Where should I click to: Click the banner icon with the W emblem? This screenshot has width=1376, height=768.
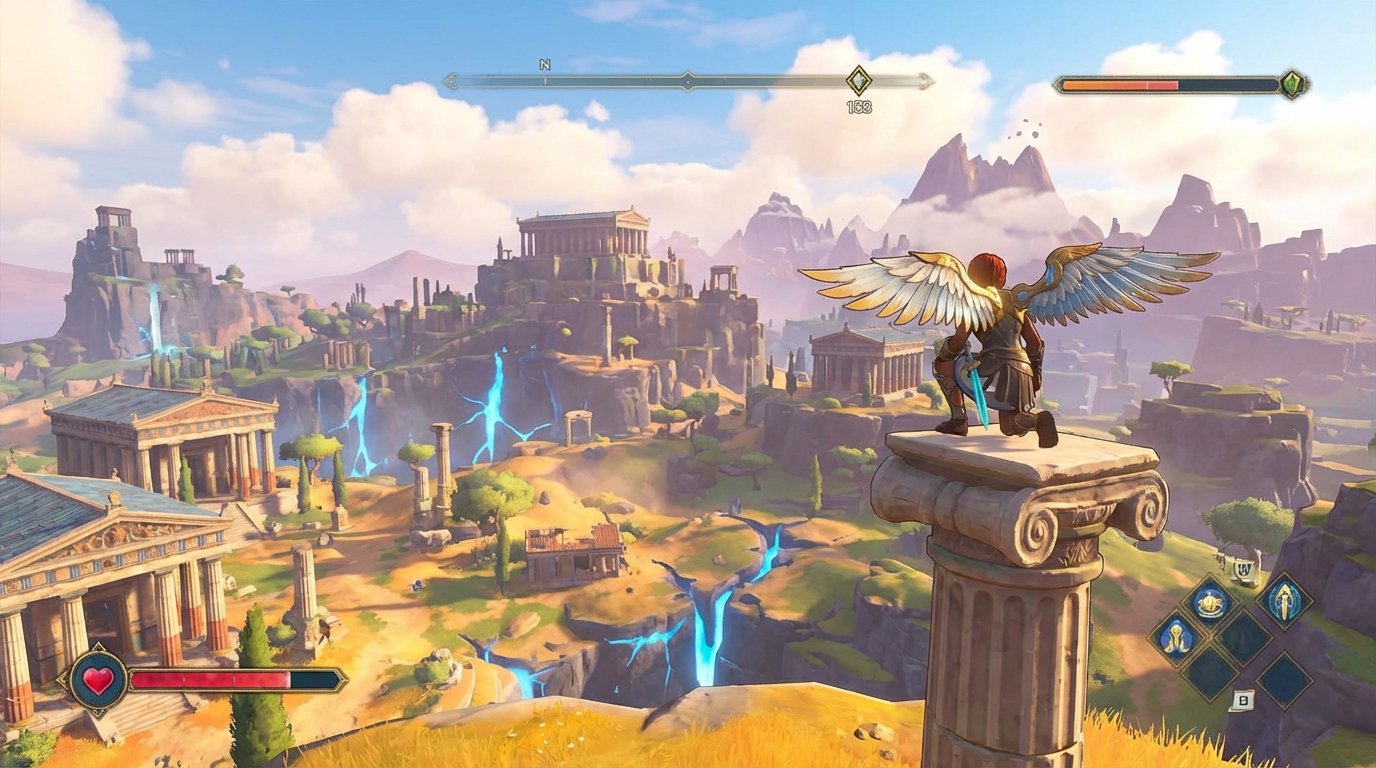[1243, 570]
